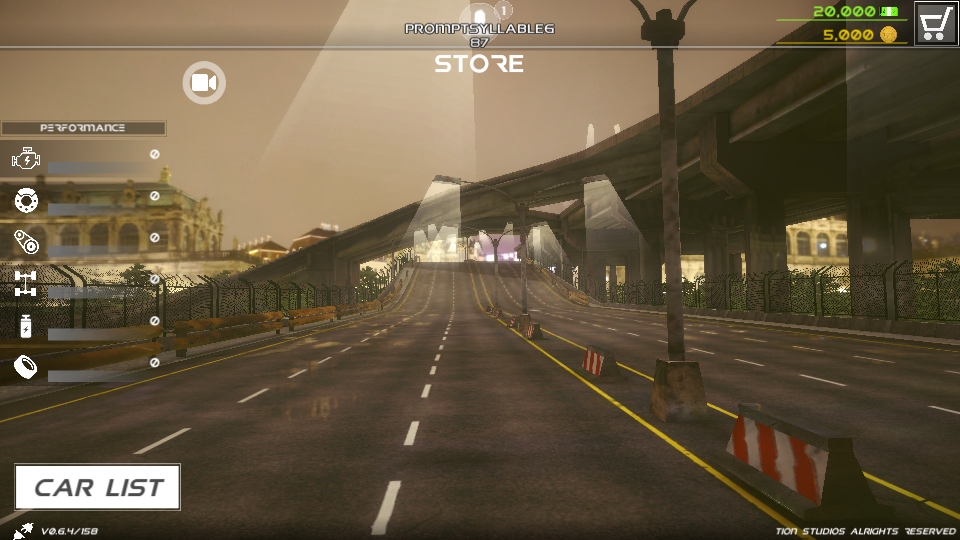
Task: Select the drivetrain chassis icon
Action: pos(25,283)
